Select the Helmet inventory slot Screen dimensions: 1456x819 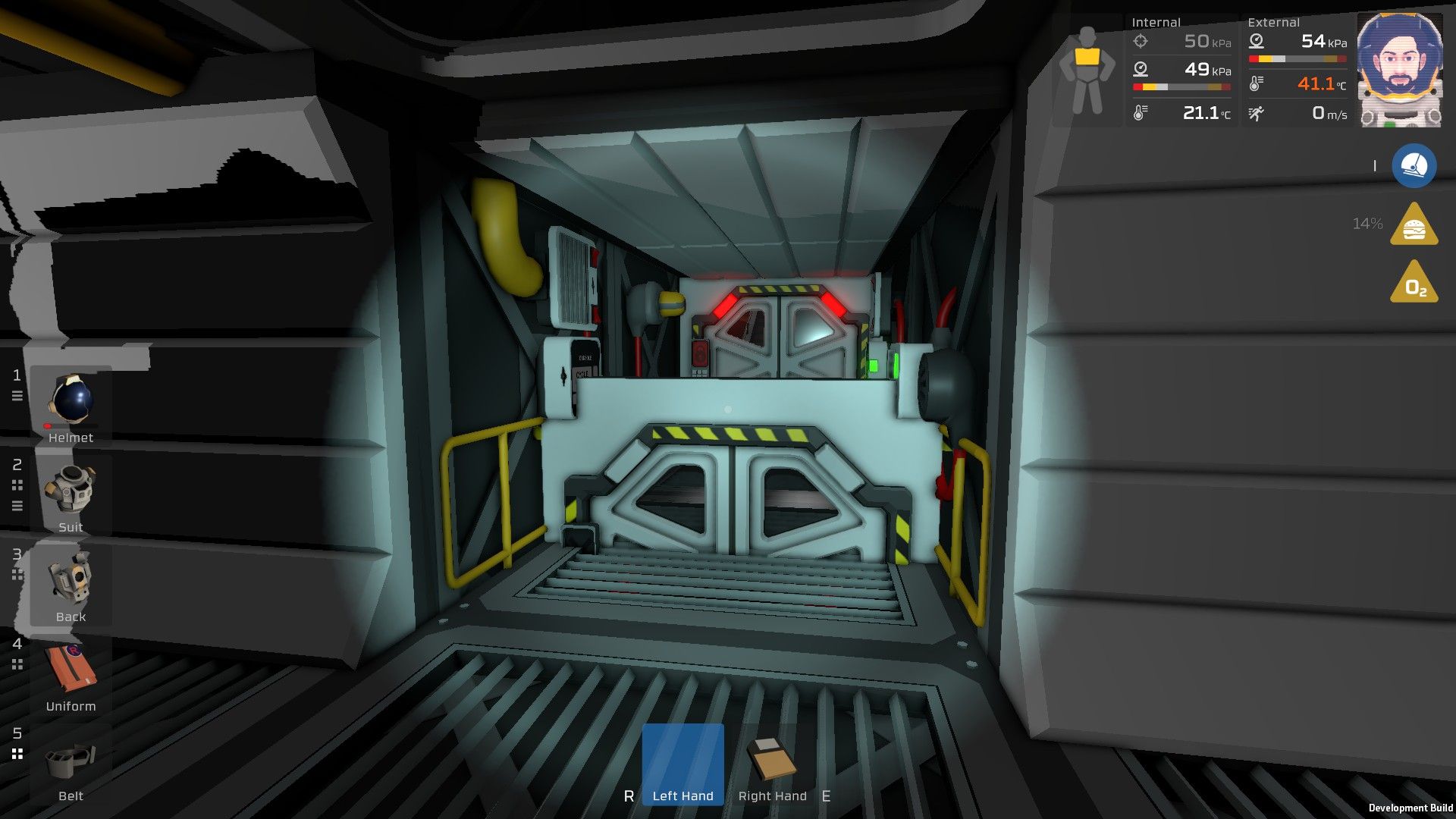point(72,400)
